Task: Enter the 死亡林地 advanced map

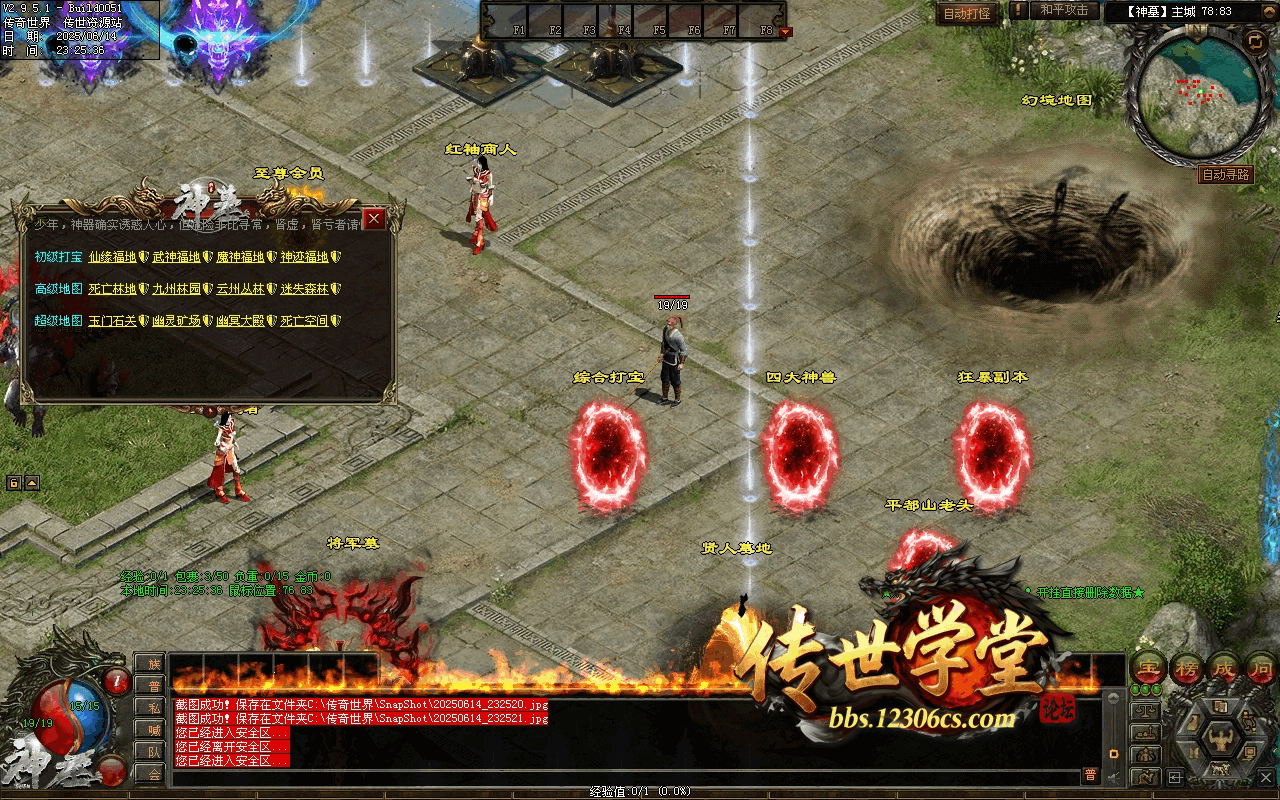Action: (x=112, y=289)
